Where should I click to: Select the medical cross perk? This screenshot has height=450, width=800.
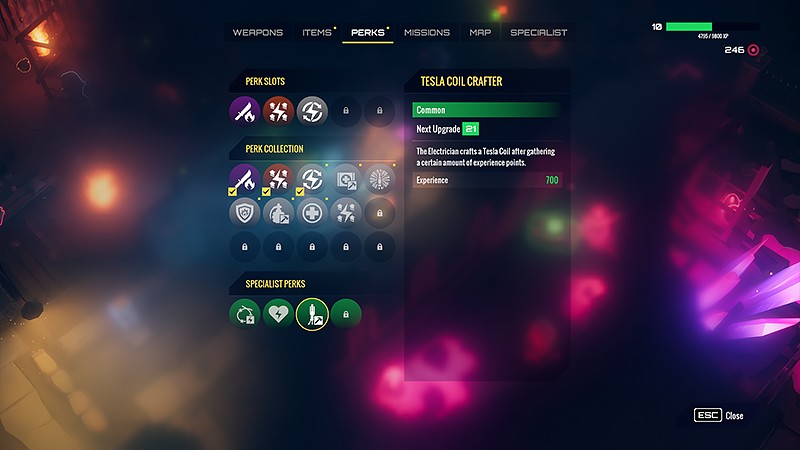pos(313,212)
